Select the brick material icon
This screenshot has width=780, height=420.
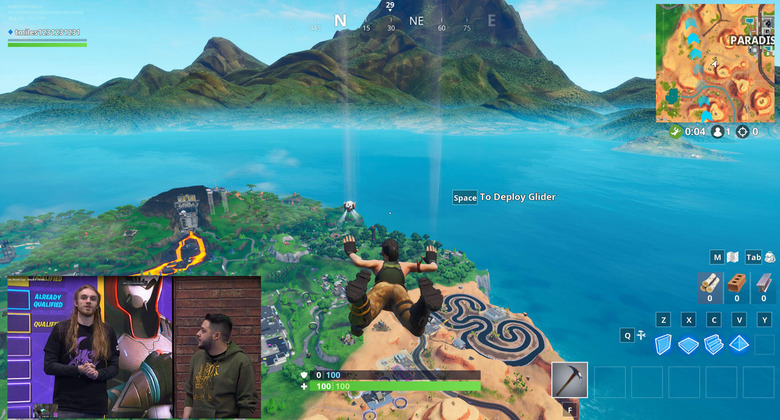(737, 284)
